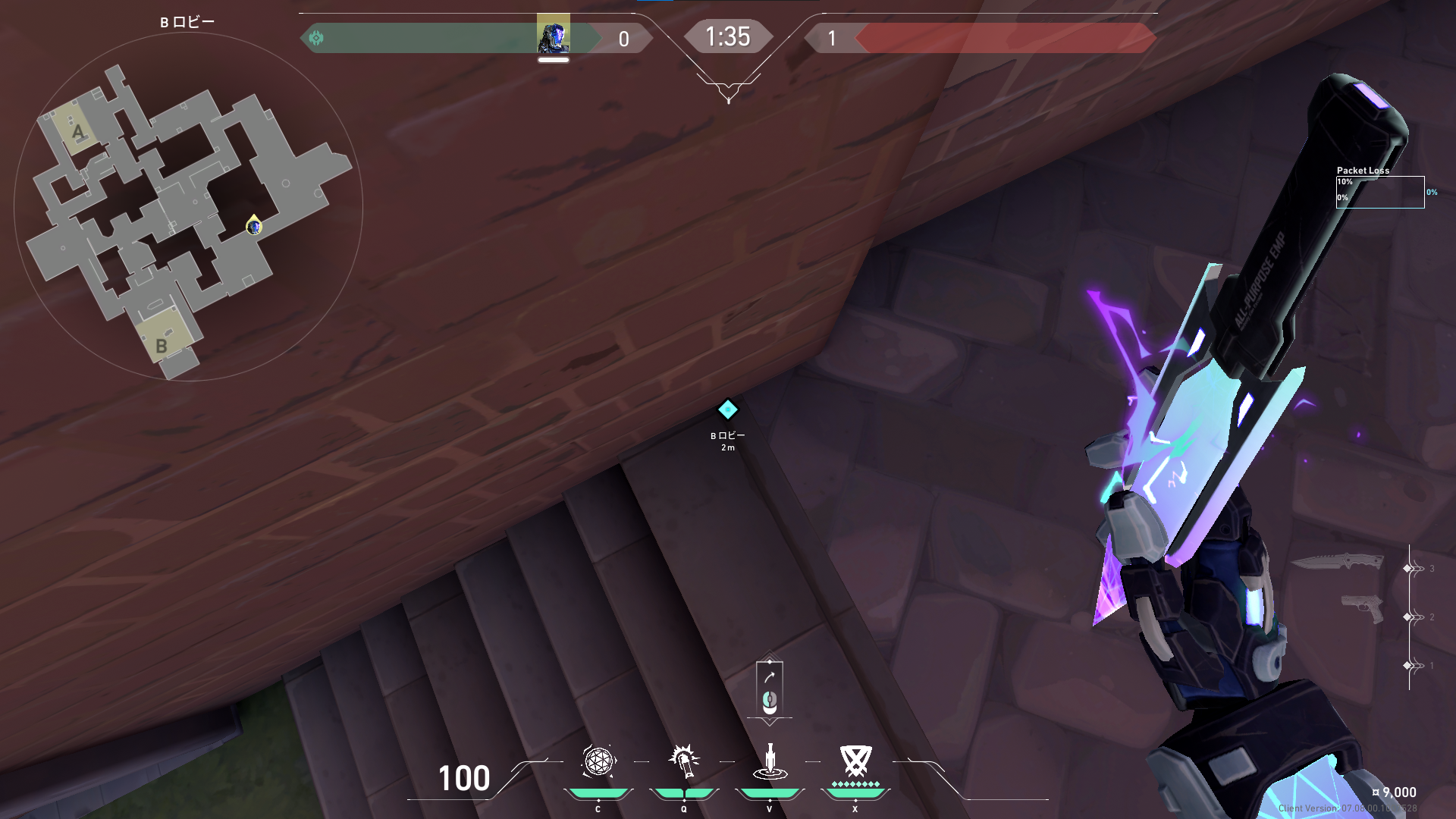This screenshot has height=819, width=1456.
Task: Click the circular minimap
Action: tap(188, 206)
